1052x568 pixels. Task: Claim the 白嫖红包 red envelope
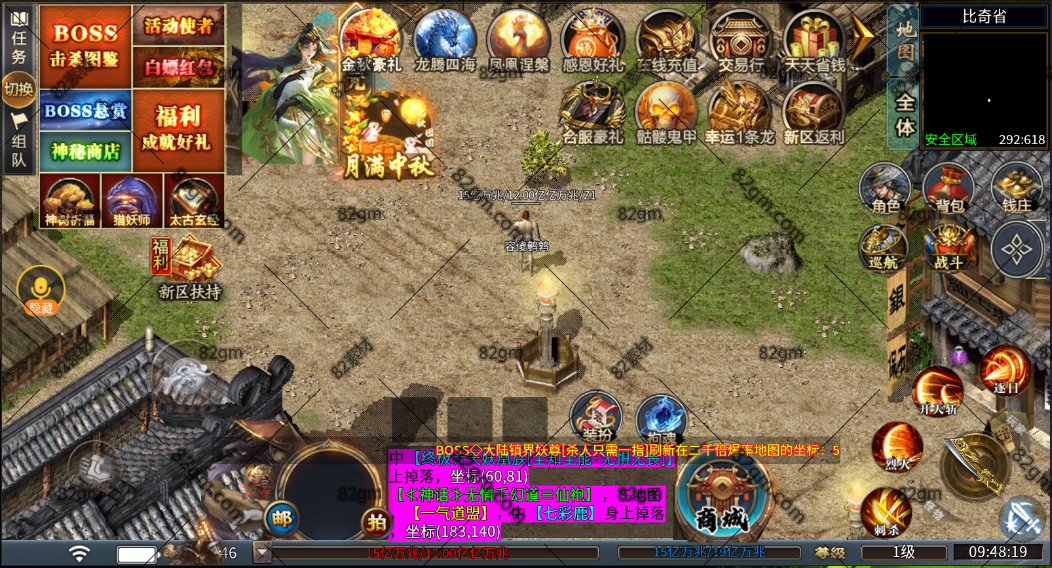(x=178, y=66)
